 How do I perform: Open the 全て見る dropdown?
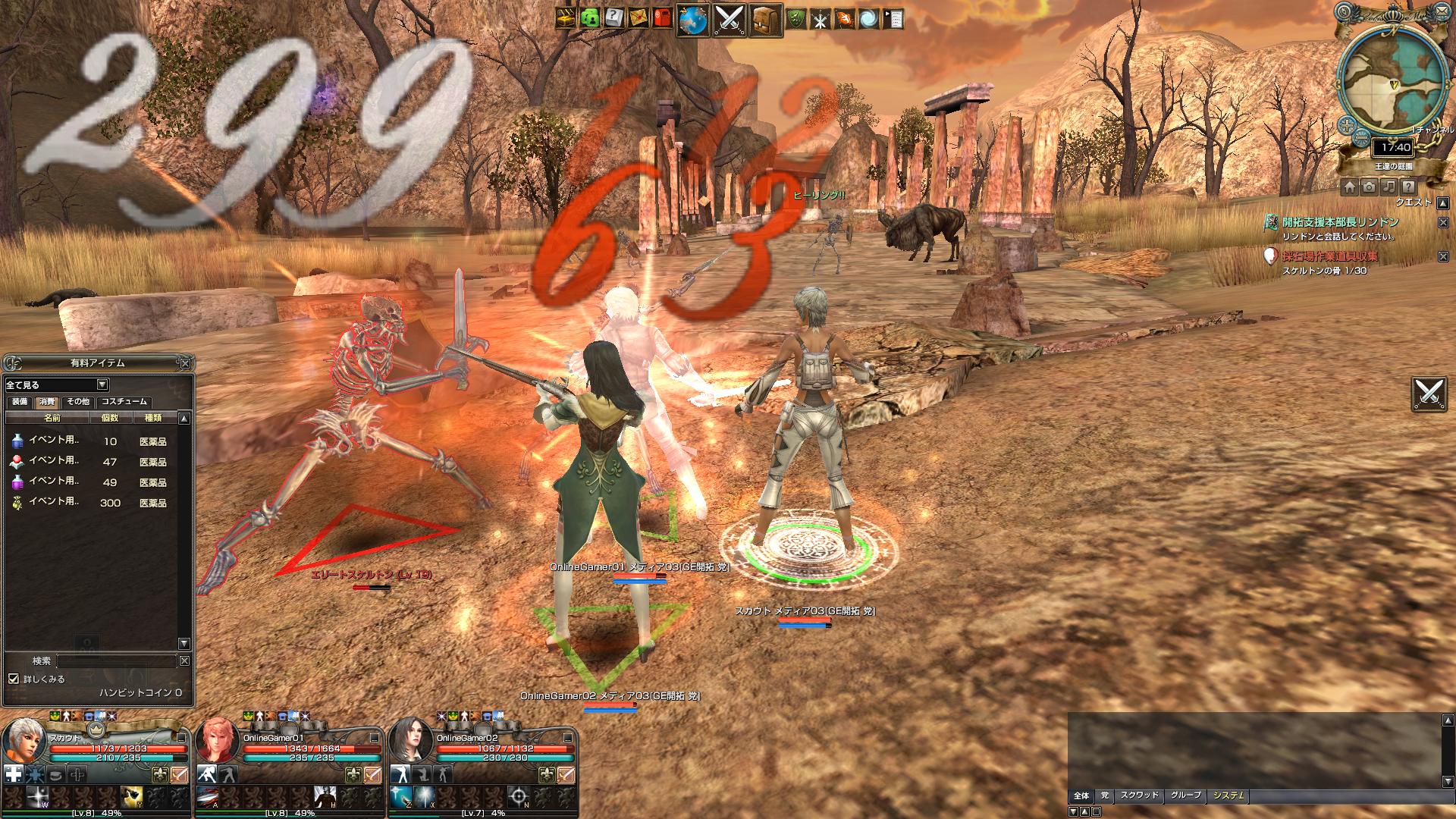[57, 385]
